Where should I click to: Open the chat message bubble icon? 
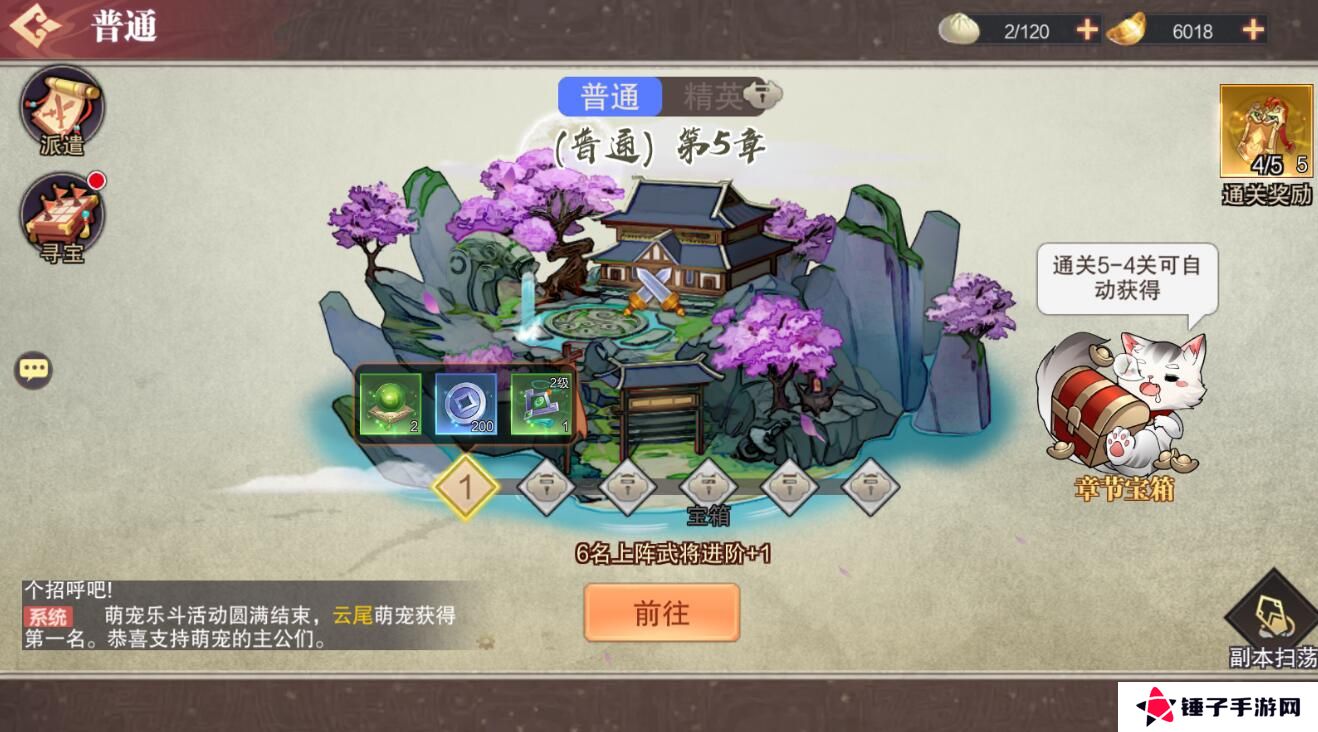33,368
